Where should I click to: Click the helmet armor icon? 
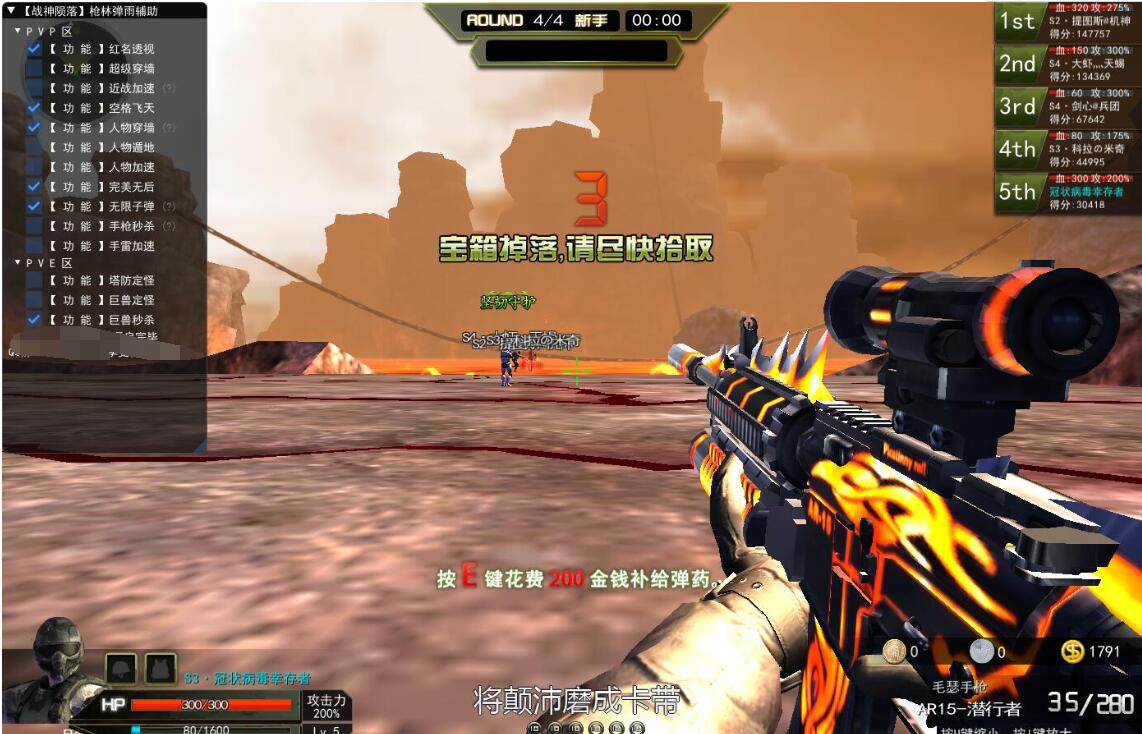coord(122,667)
